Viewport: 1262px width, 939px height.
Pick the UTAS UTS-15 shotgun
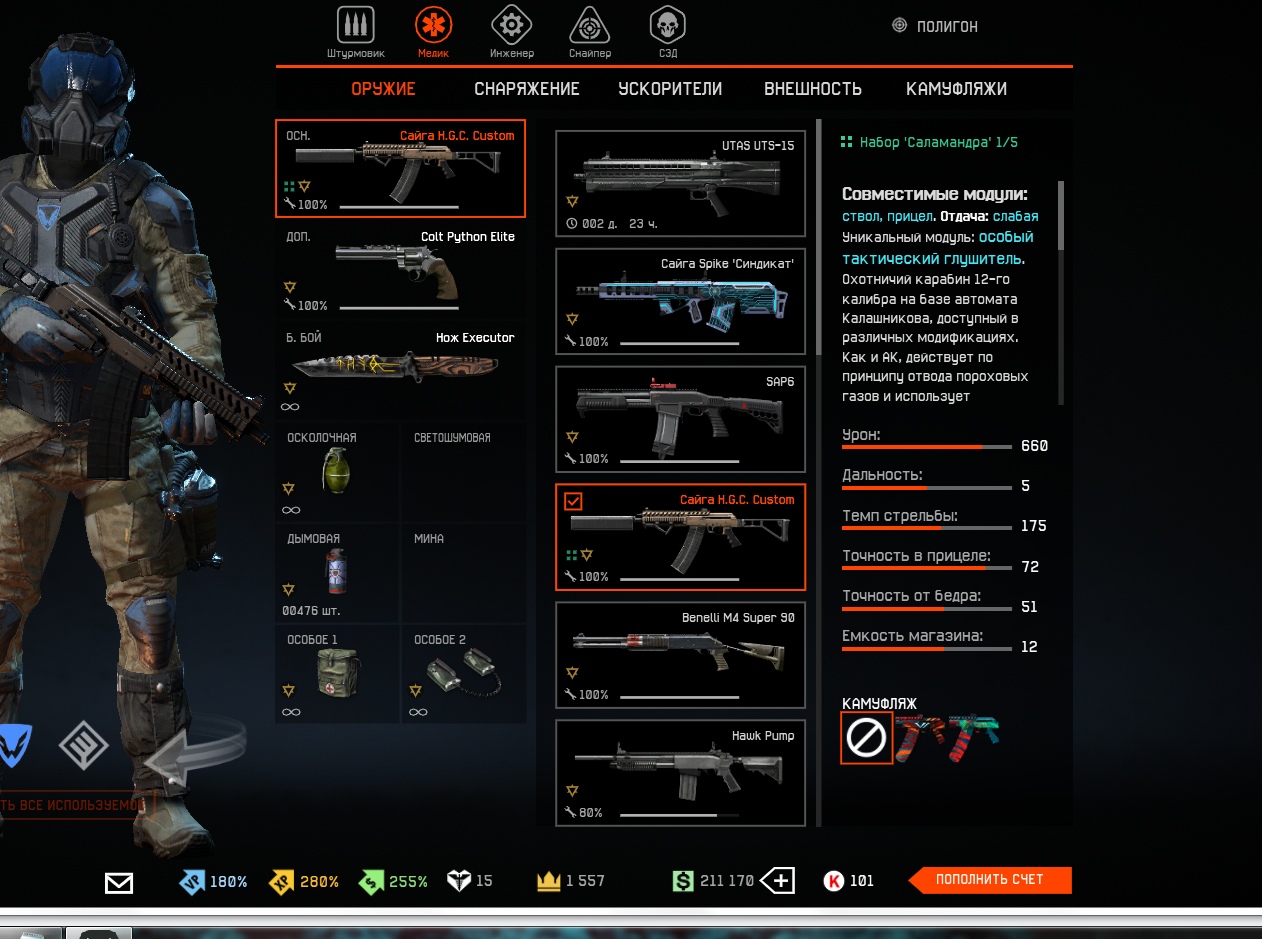680,184
